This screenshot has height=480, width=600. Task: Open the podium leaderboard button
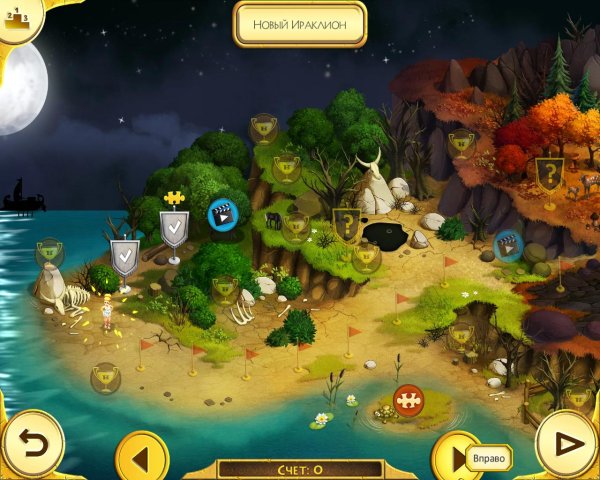click(x=17, y=17)
